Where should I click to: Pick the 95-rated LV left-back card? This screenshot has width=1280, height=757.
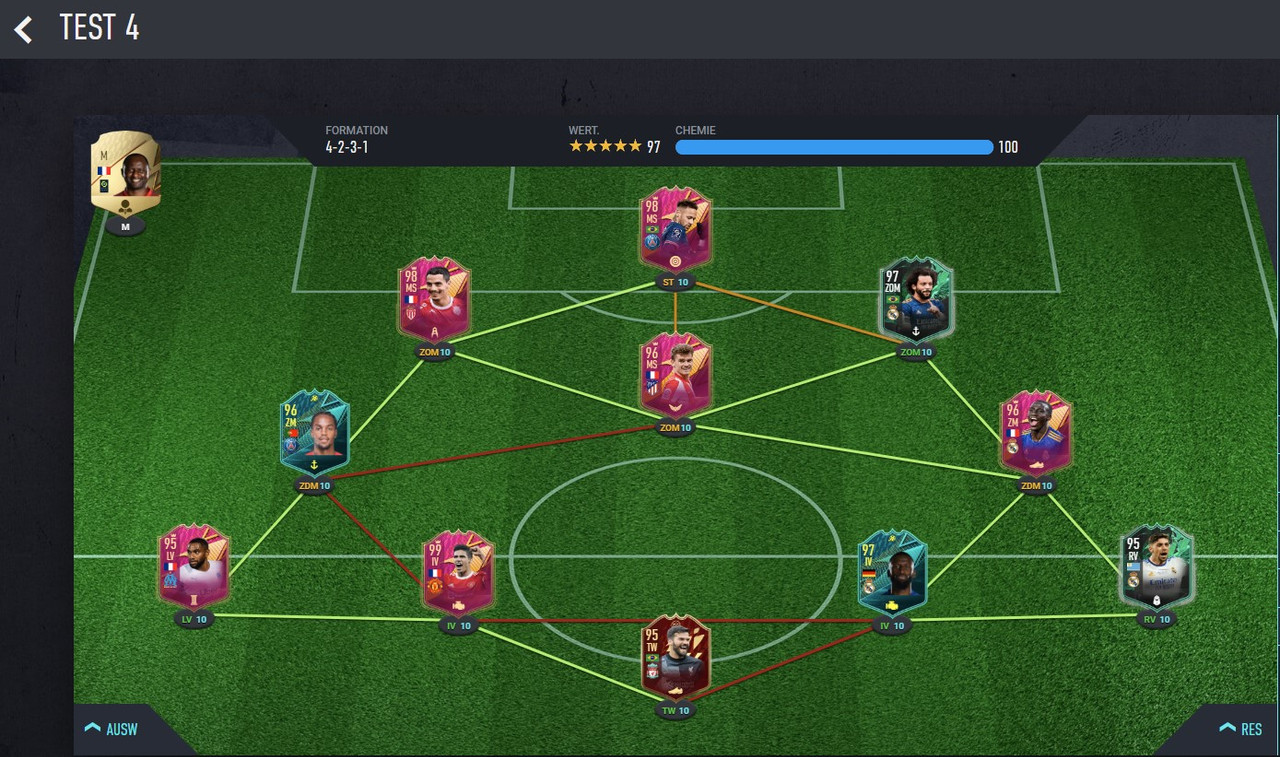tap(194, 566)
